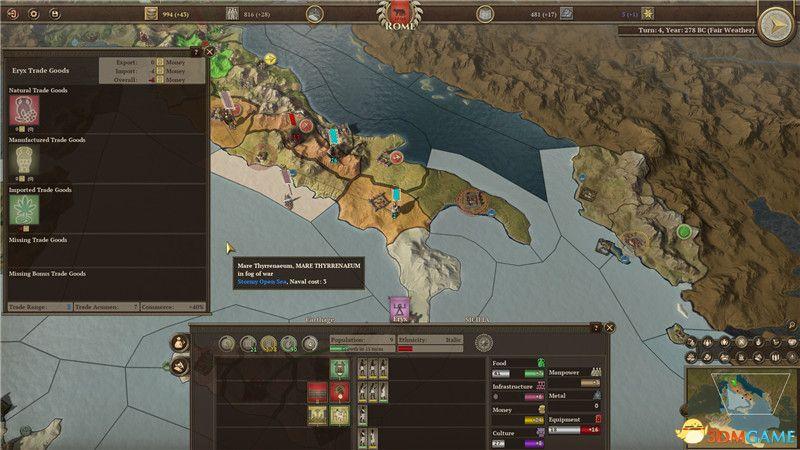Select the green imported trade good icon
Image resolution: width=800 pixels, height=450 pixels.
[x=23, y=209]
